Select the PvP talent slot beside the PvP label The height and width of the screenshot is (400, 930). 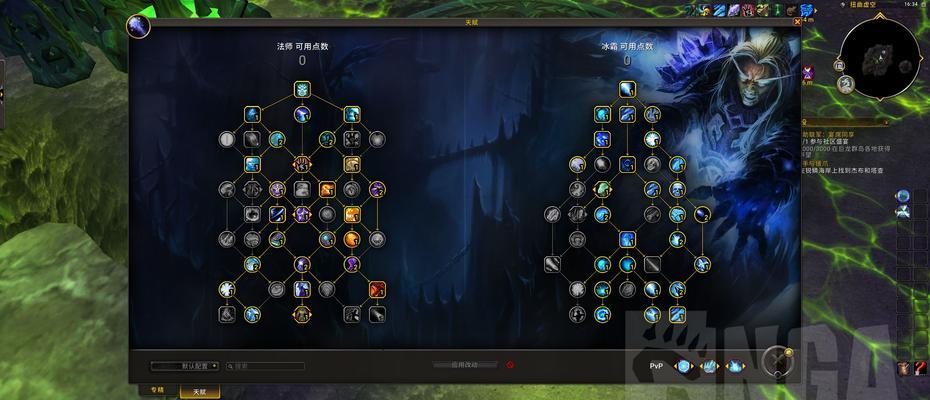coord(684,366)
